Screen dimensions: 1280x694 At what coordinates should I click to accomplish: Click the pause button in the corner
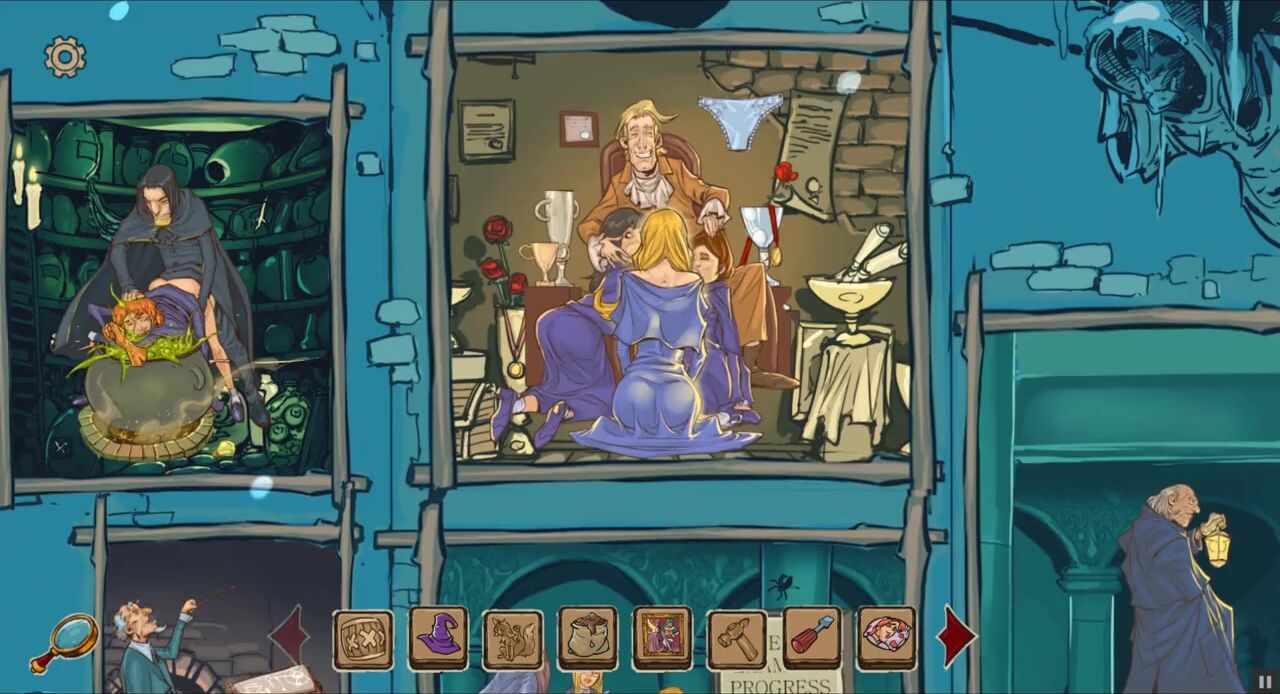1265,681
